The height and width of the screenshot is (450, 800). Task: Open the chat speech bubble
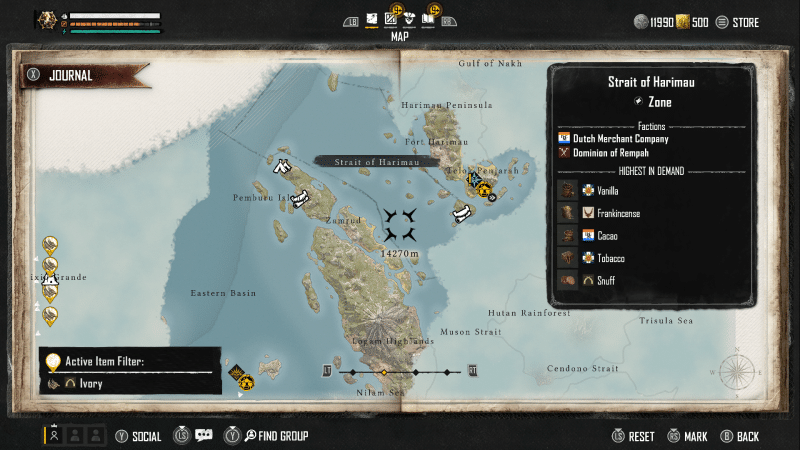[x=203, y=435]
